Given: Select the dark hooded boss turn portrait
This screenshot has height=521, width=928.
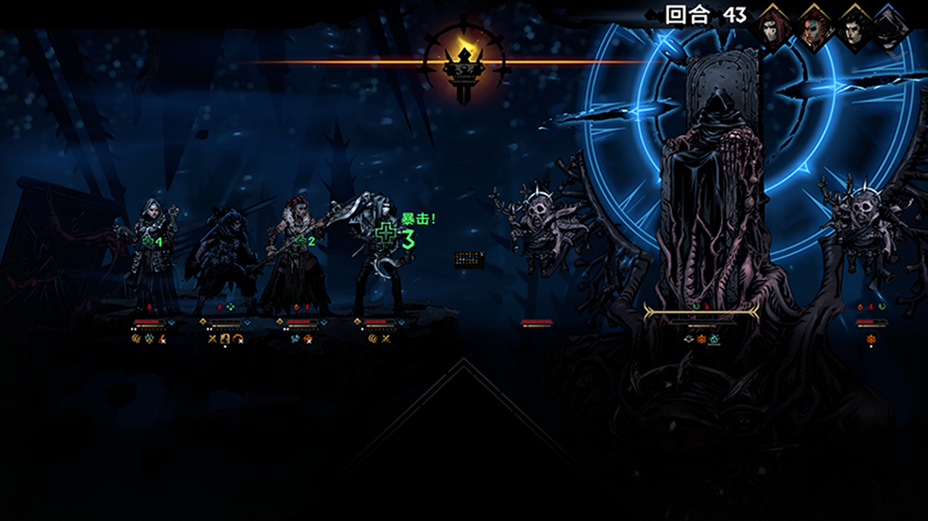Looking at the screenshot, I should click(x=889, y=27).
